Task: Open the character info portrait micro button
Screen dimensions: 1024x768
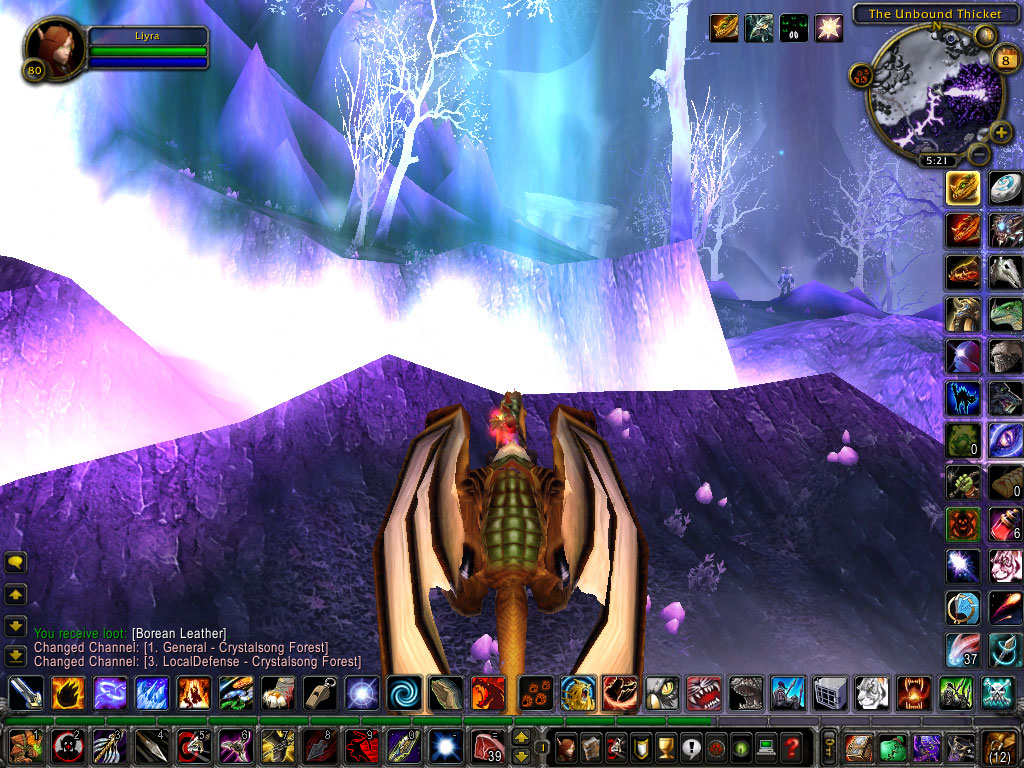Action: pyautogui.click(x=566, y=747)
